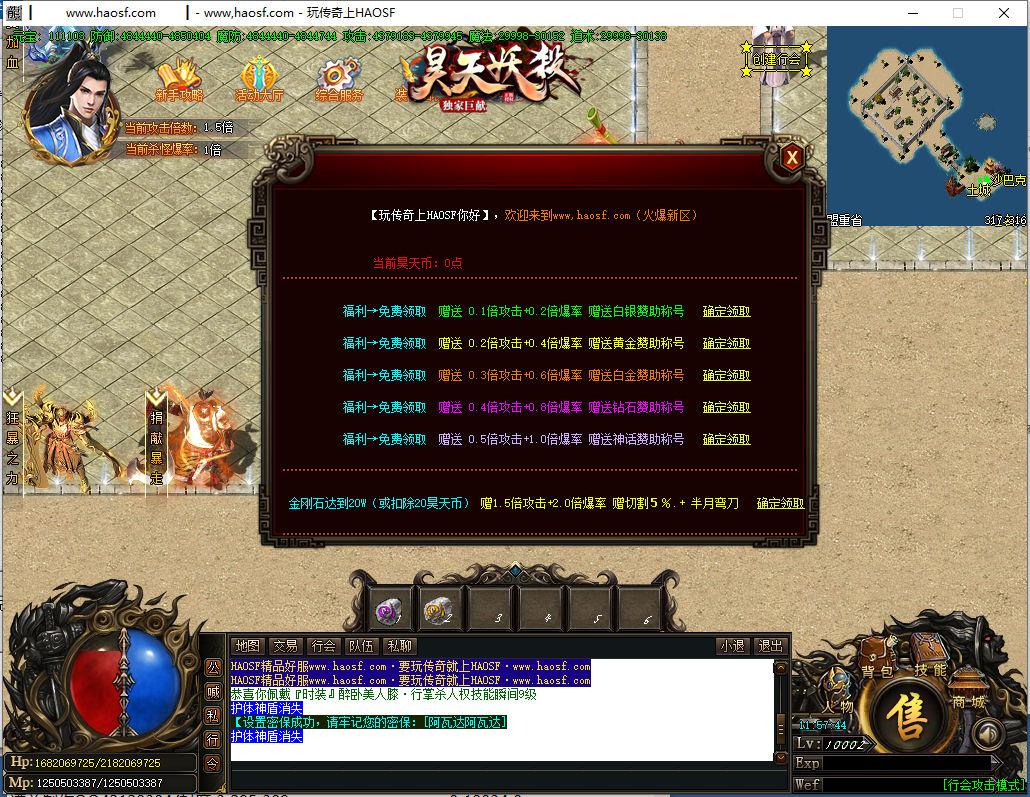This screenshot has width=1030, height=797.
Task: Click the 退出 exit button
Action: pos(769,646)
